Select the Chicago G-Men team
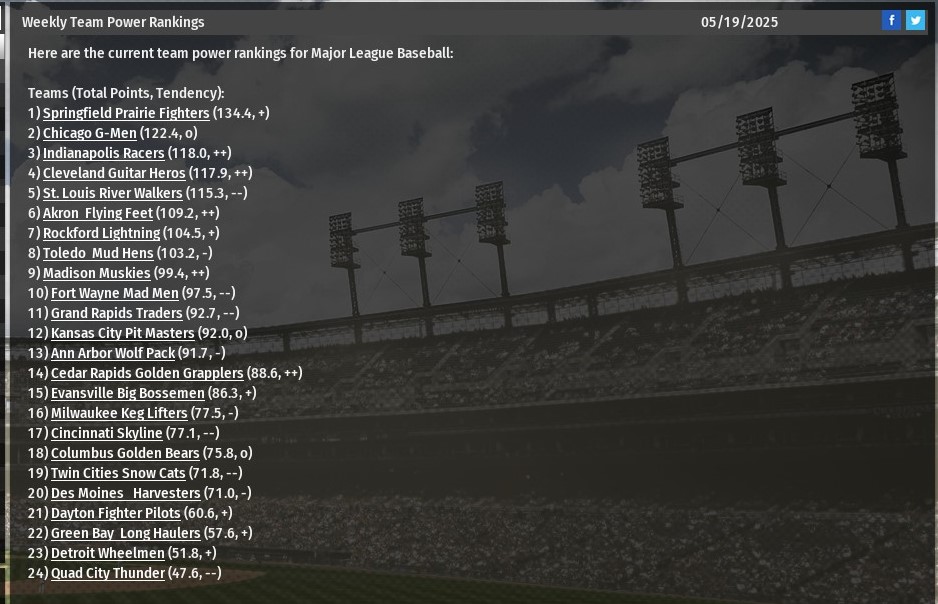 pos(89,133)
